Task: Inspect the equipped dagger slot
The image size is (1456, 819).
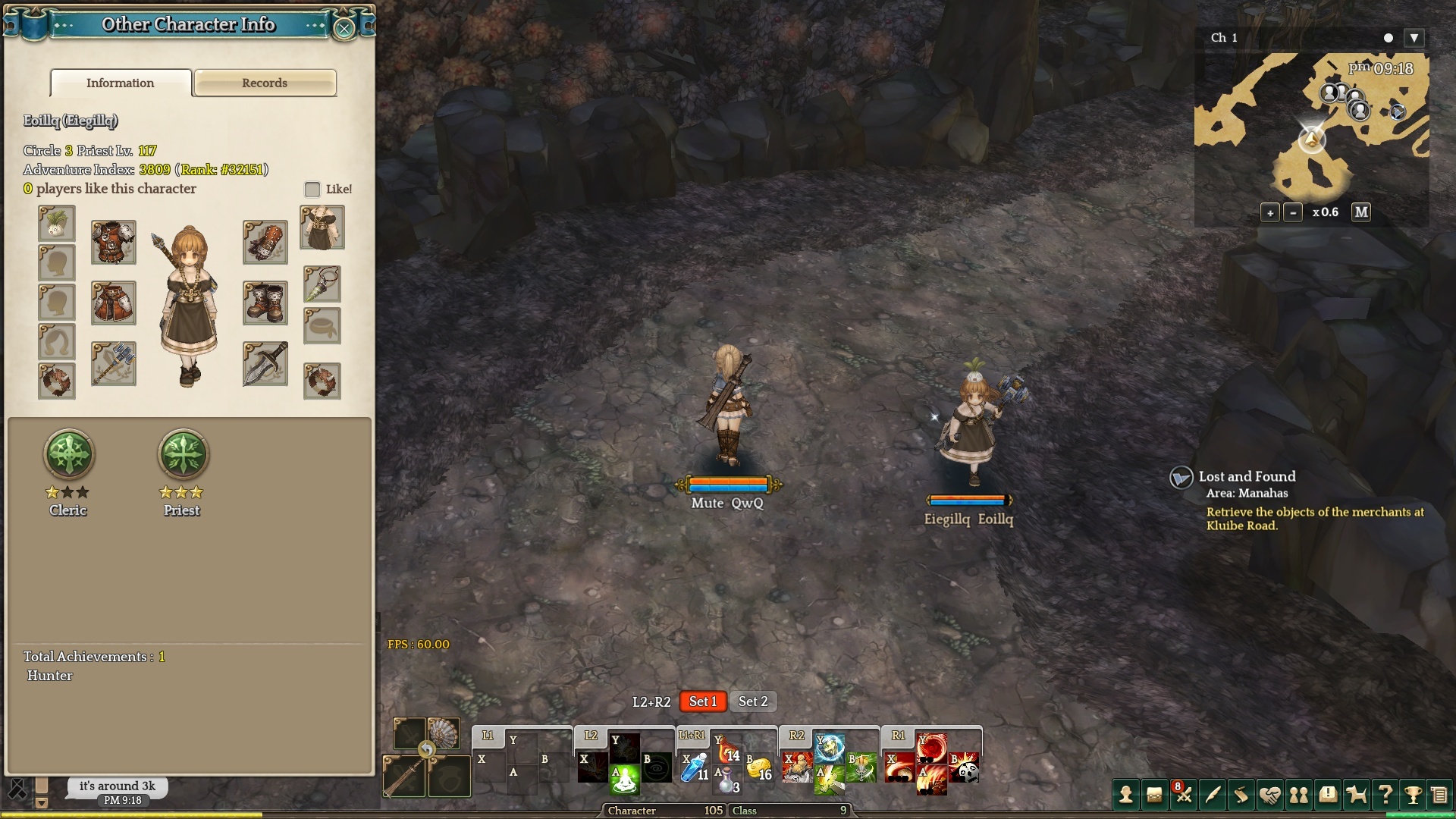Action: pos(265,364)
